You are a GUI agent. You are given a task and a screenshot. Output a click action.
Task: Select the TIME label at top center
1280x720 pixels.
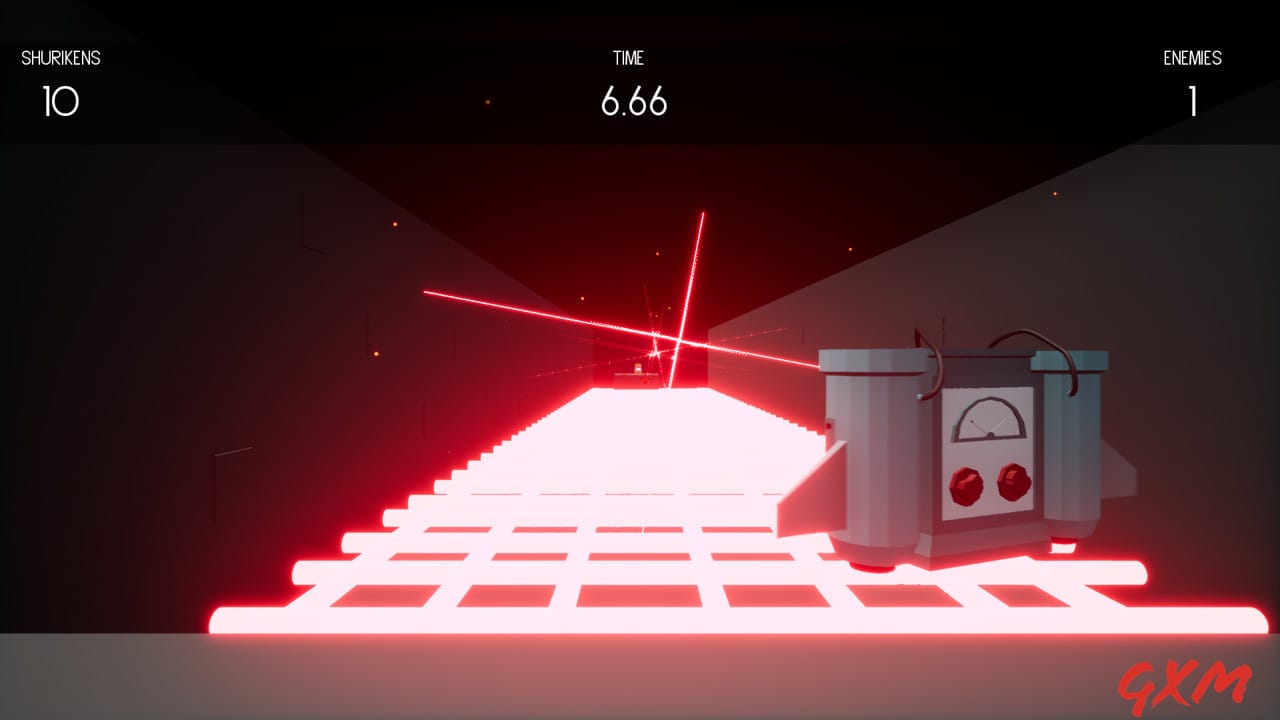pyautogui.click(x=629, y=58)
